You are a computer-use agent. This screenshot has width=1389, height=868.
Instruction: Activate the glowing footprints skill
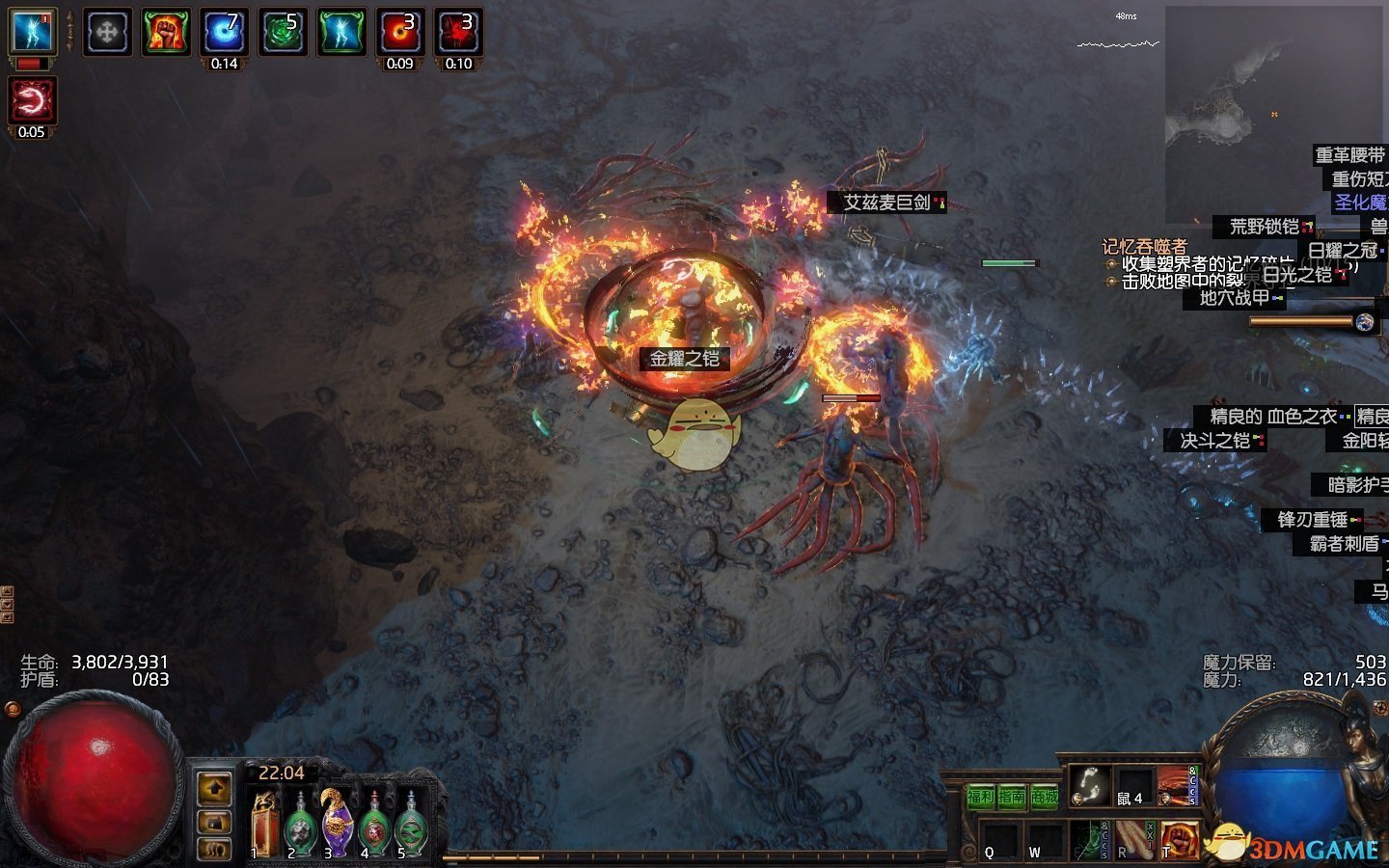click(1091, 785)
